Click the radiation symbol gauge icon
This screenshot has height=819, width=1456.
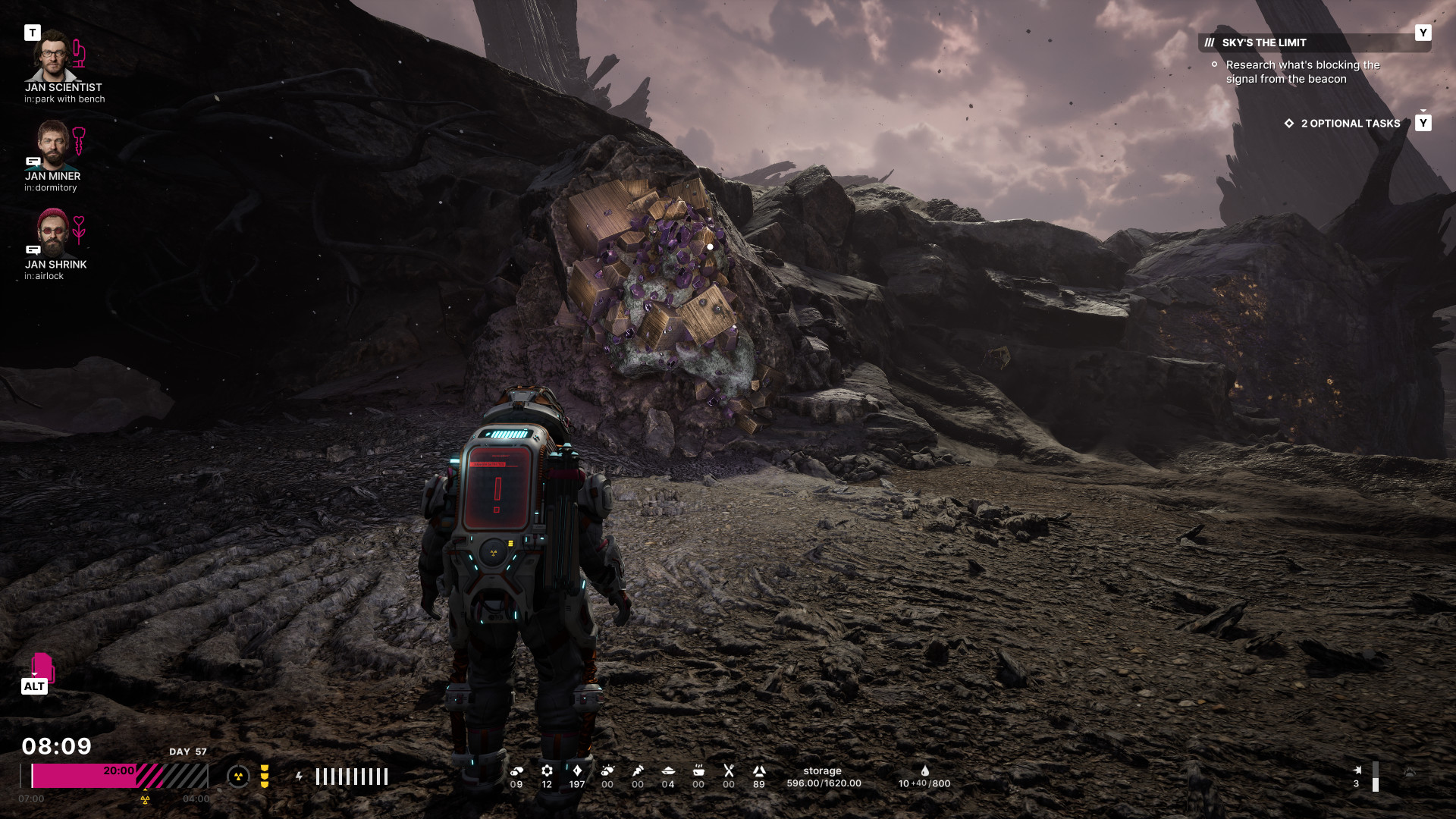(x=238, y=776)
